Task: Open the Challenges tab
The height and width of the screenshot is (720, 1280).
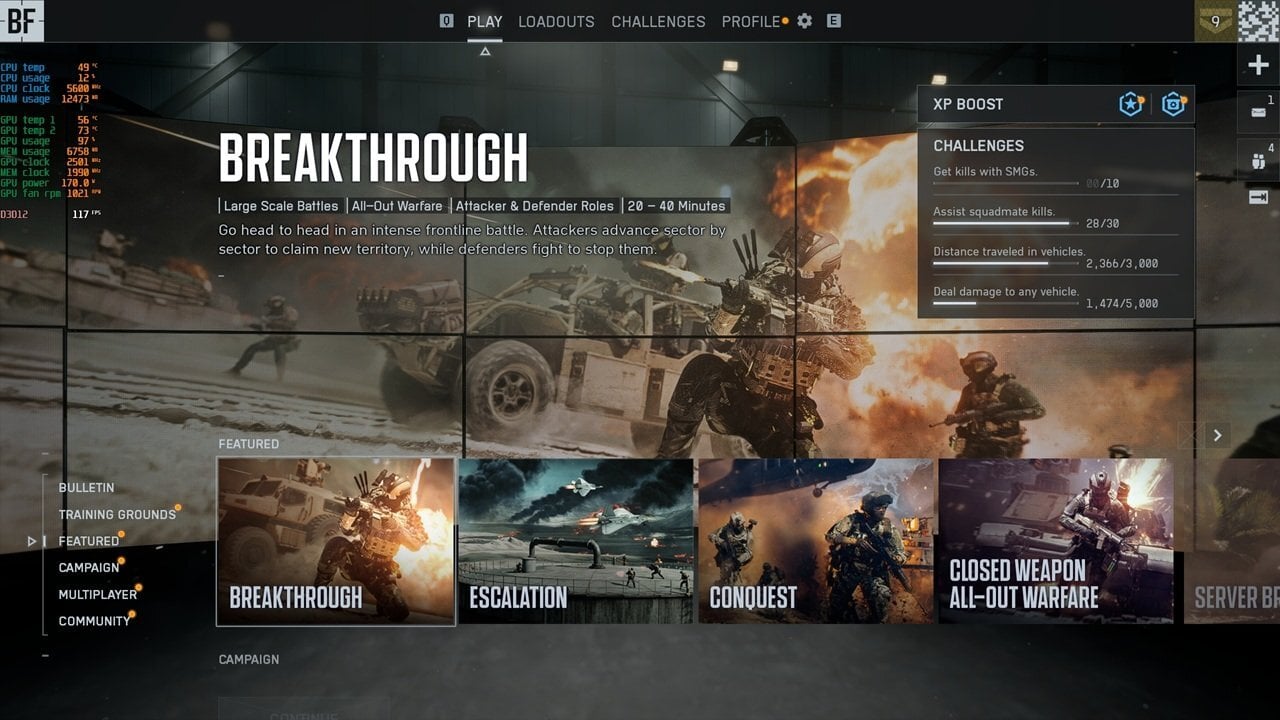Action: 658,21
